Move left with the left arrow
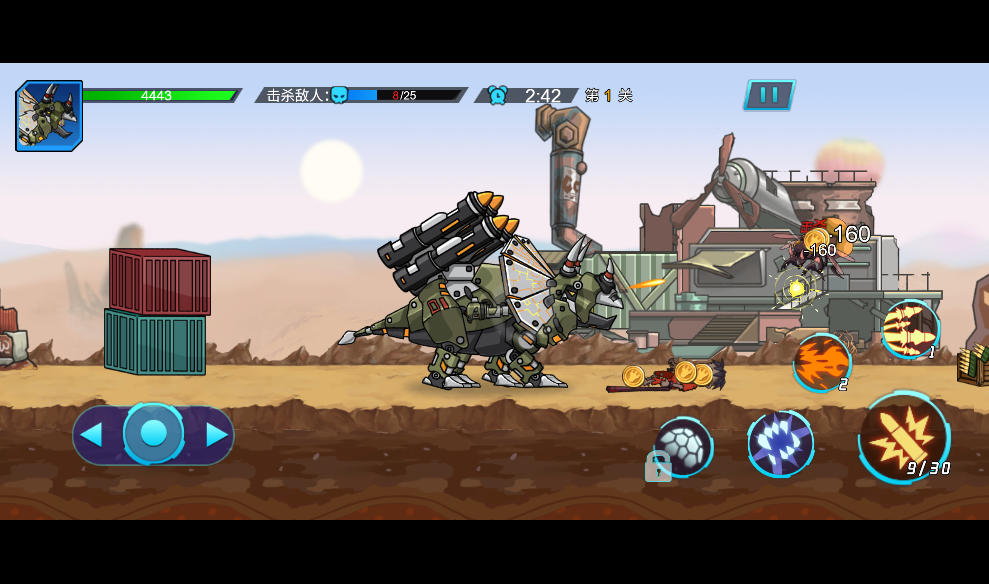The width and height of the screenshot is (989, 584). [91, 434]
